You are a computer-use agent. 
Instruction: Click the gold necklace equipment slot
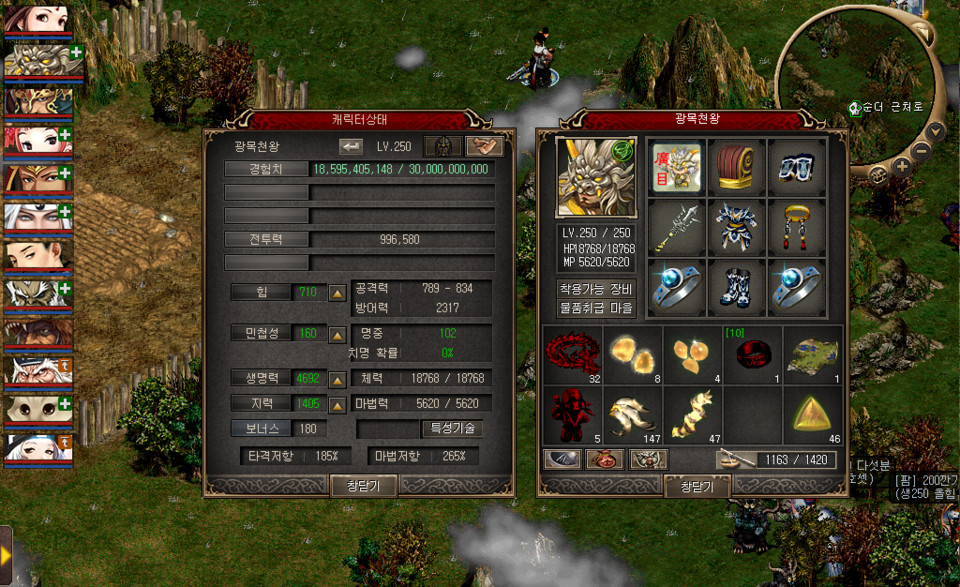(x=797, y=228)
